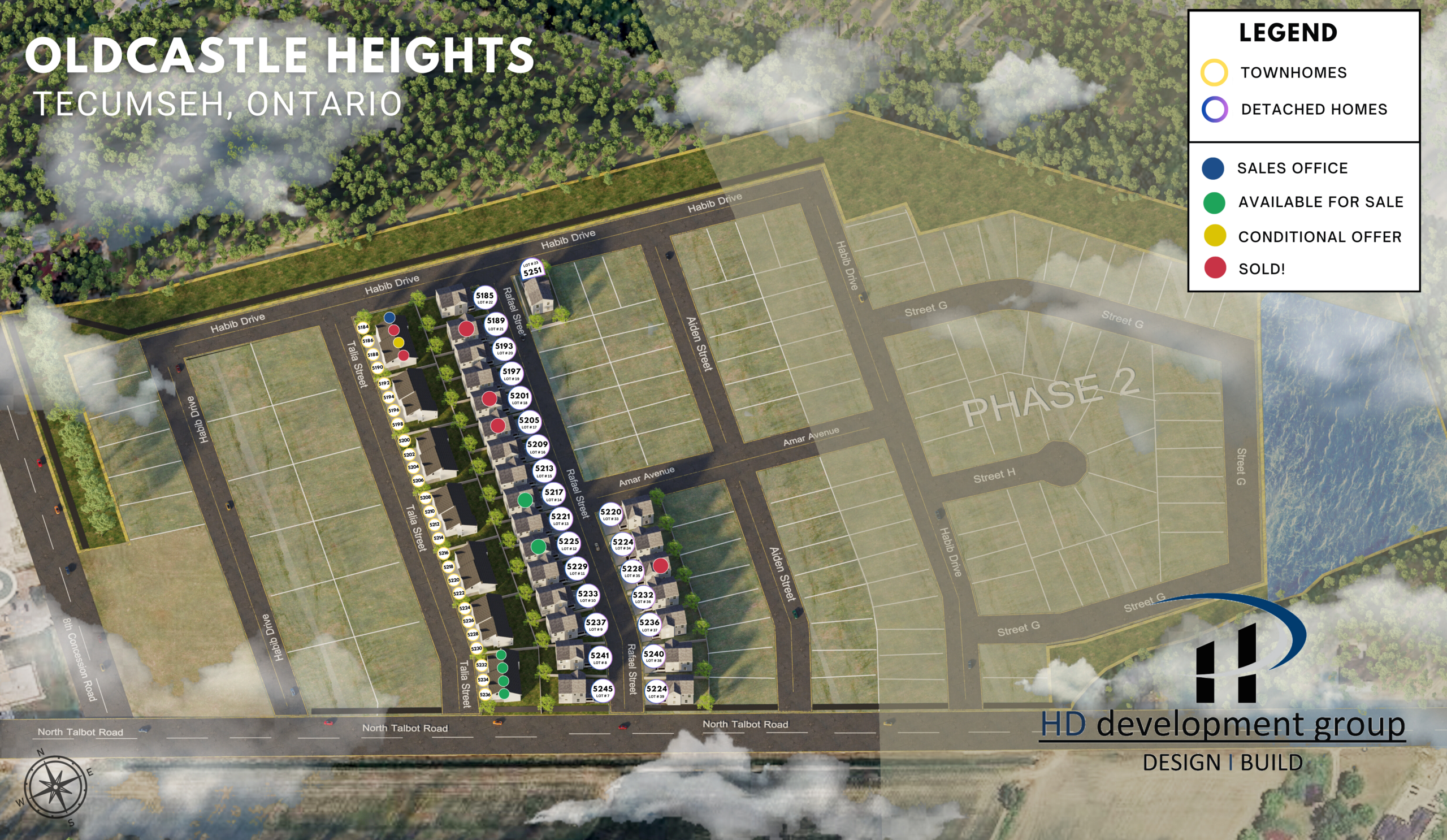Screen dimensions: 1447x840
Task: Select lot marker 5228
Action: pos(632,570)
